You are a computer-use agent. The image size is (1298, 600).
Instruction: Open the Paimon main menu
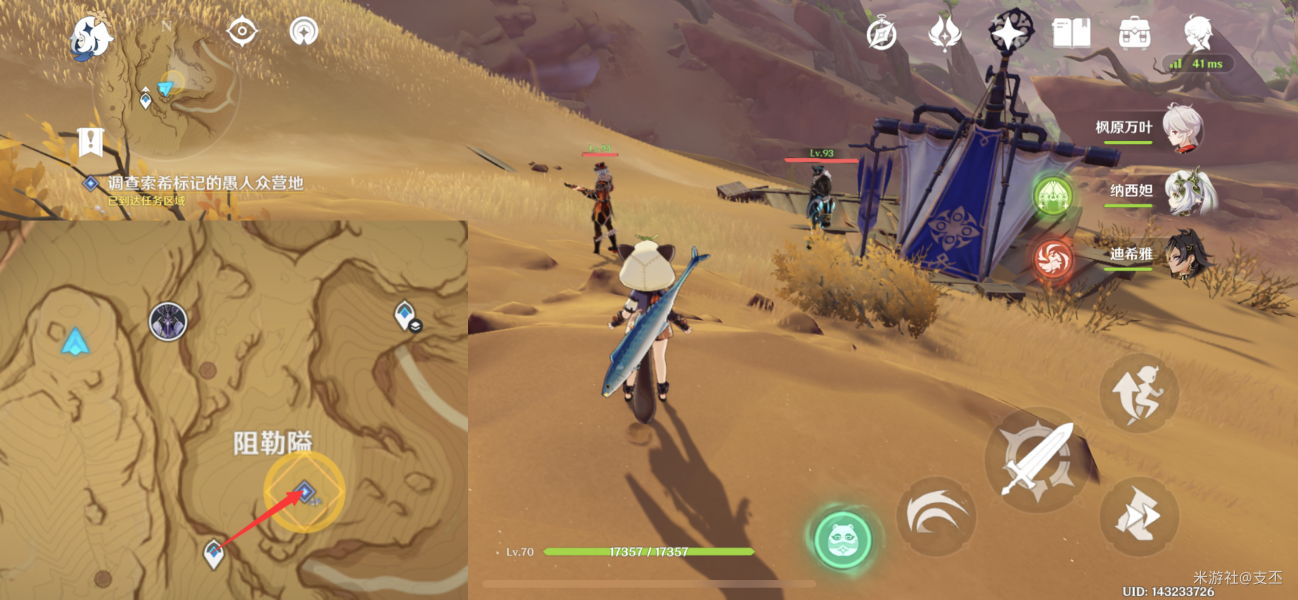coord(91,38)
